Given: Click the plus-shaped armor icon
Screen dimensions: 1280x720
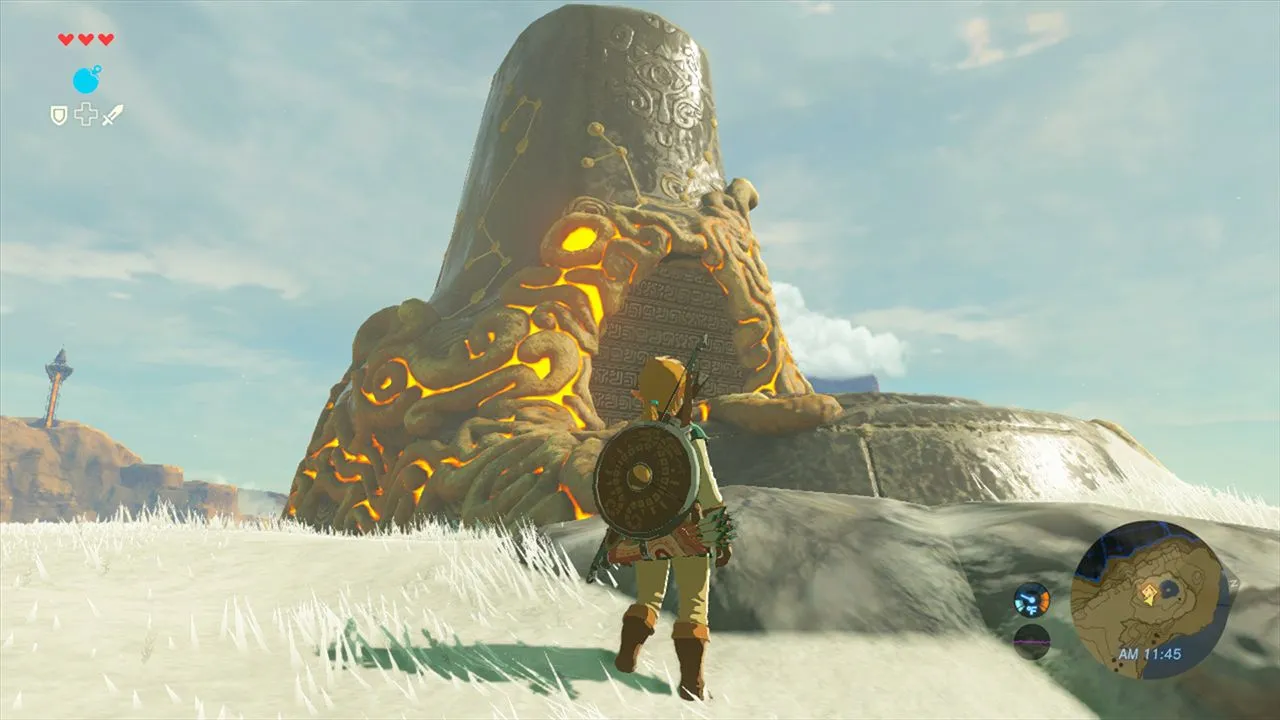Looking at the screenshot, I should tap(85, 113).
